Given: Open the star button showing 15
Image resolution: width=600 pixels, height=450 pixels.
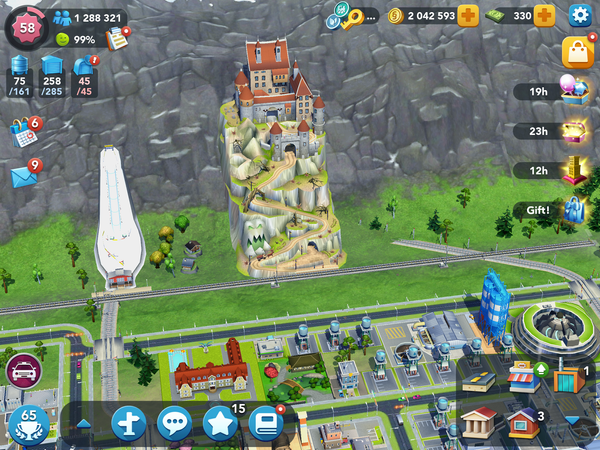Looking at the screenshot, I should pos(219,424).
